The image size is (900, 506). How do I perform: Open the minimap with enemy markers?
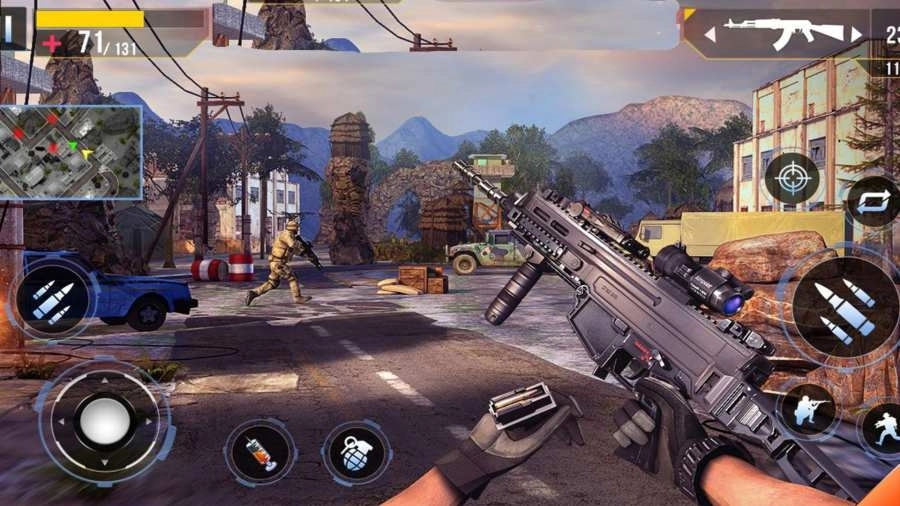70,152
